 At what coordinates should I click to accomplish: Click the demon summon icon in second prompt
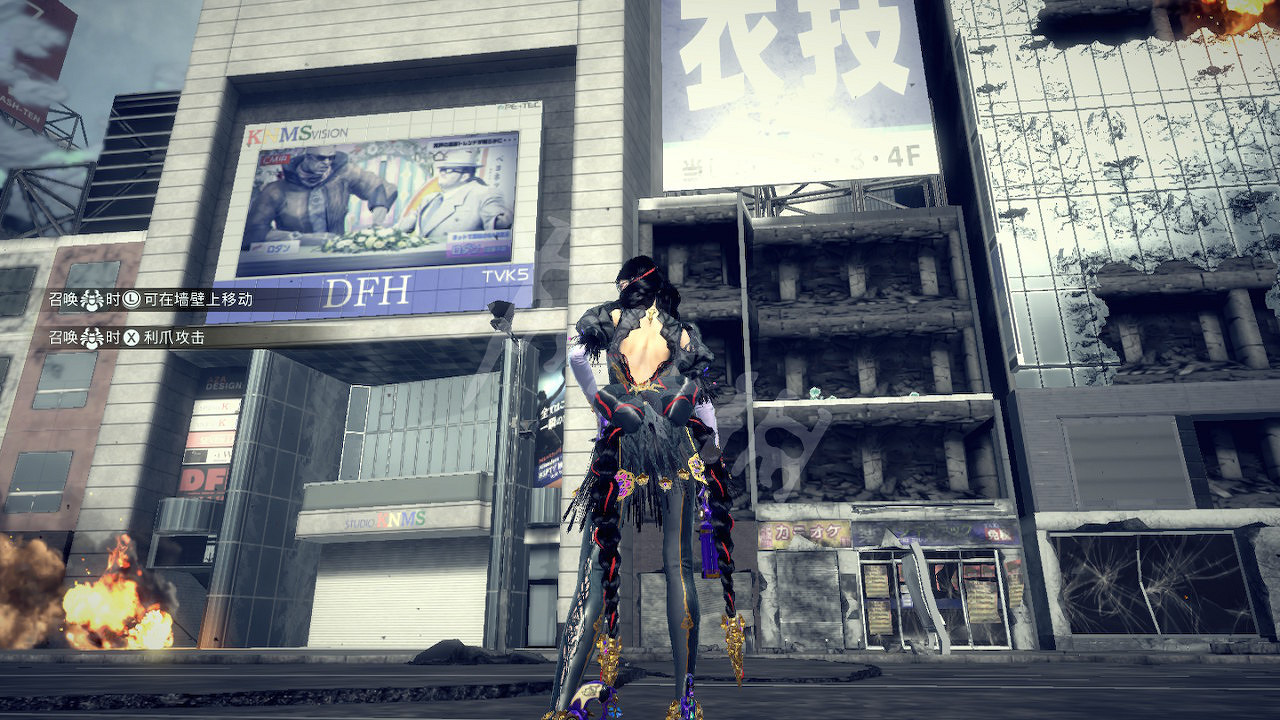pos(91,337)
